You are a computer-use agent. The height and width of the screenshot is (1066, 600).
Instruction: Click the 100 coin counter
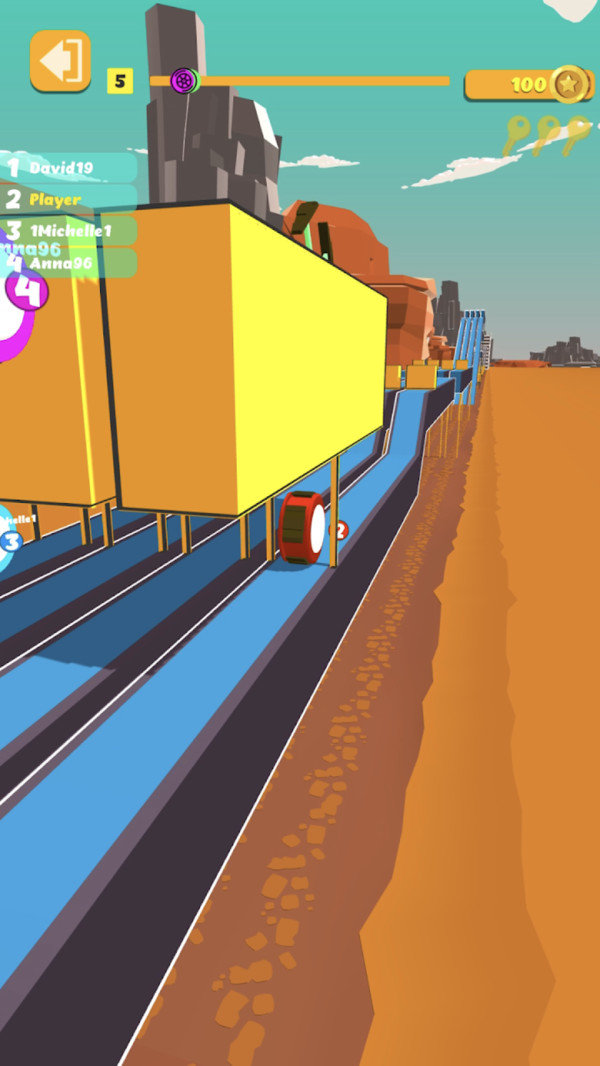coord(526,84)
